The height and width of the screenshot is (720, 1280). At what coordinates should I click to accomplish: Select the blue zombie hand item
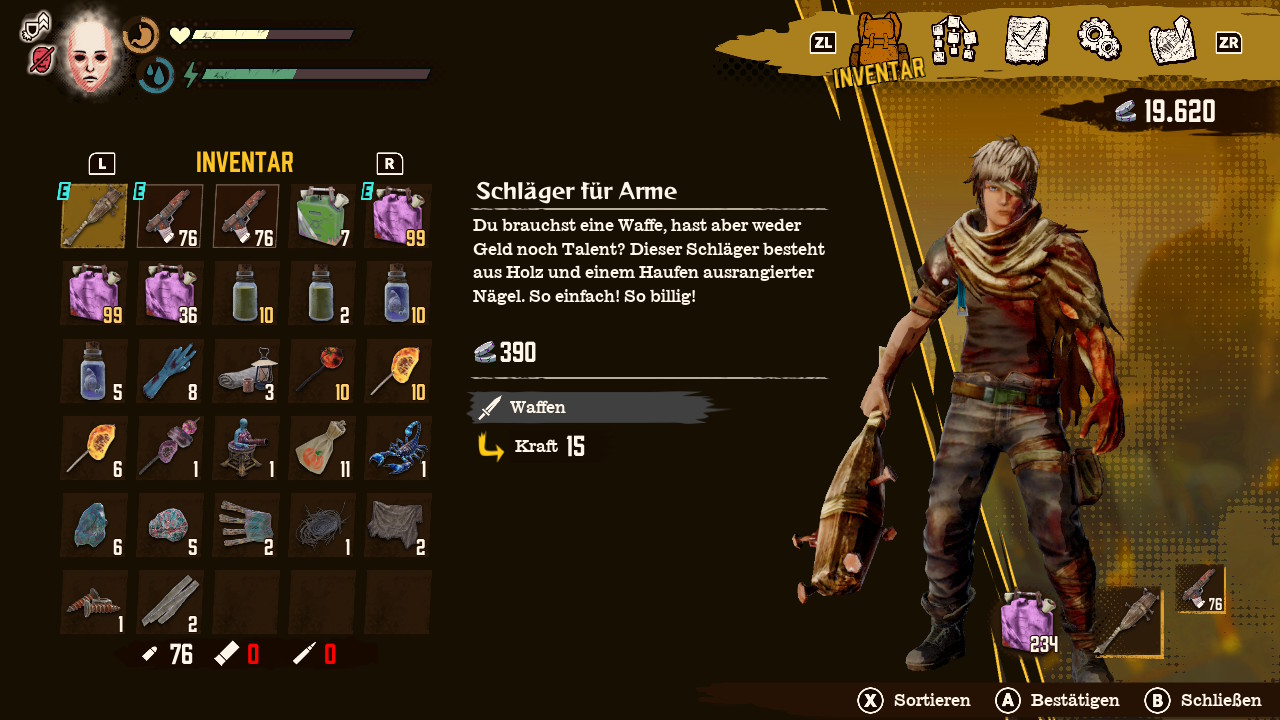pos(170,371)
